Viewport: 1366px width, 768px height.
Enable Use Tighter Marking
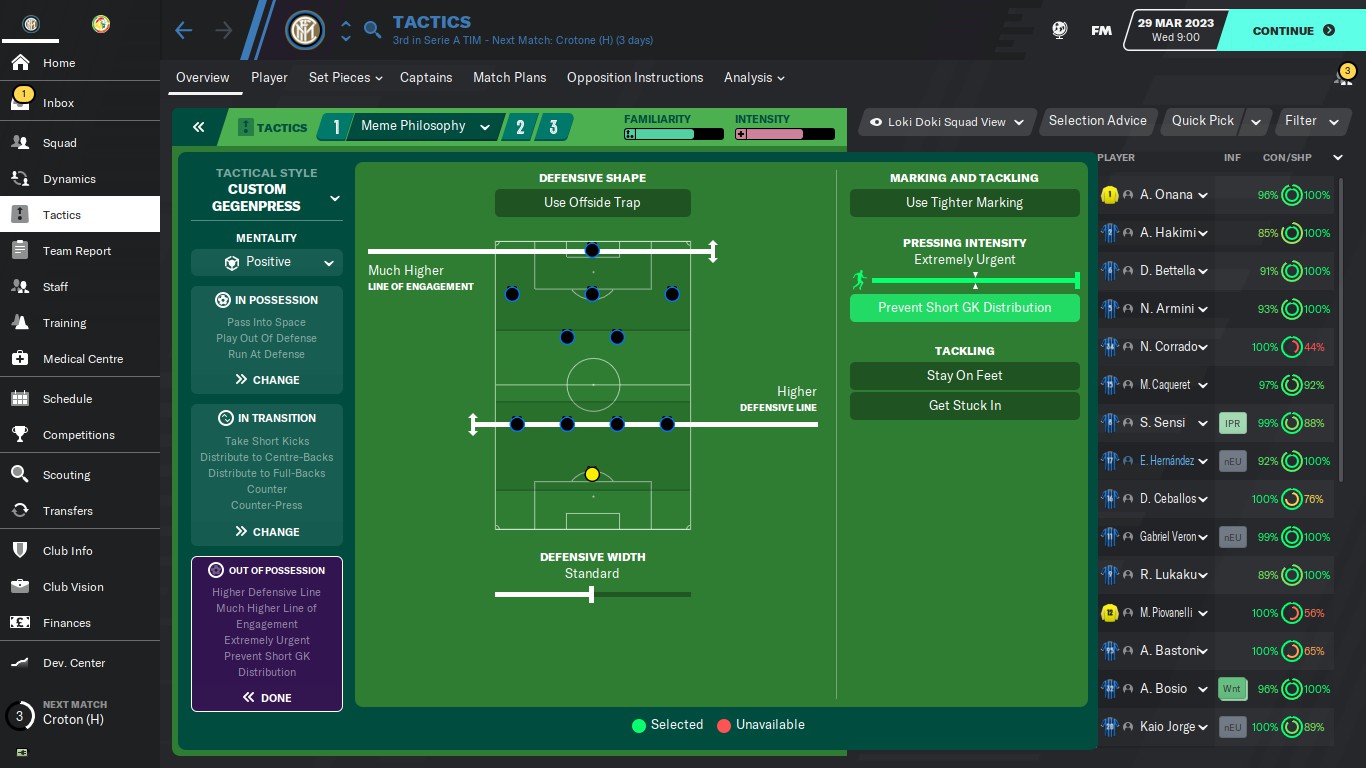(964, 203)
